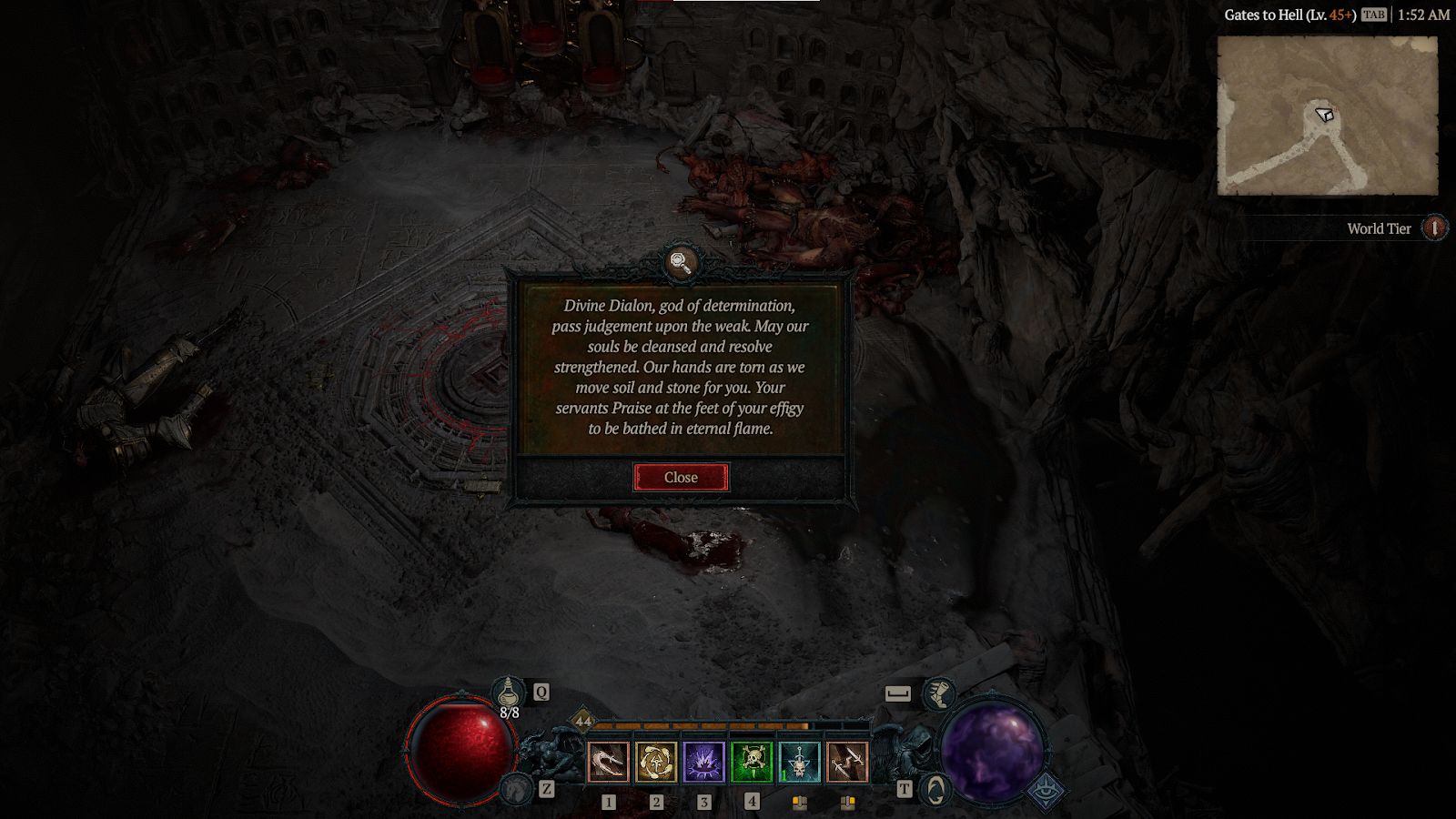Cast the golden swirling spirits skill
Viewport: 1456px width, 819px height.
(x=656, y=762)
